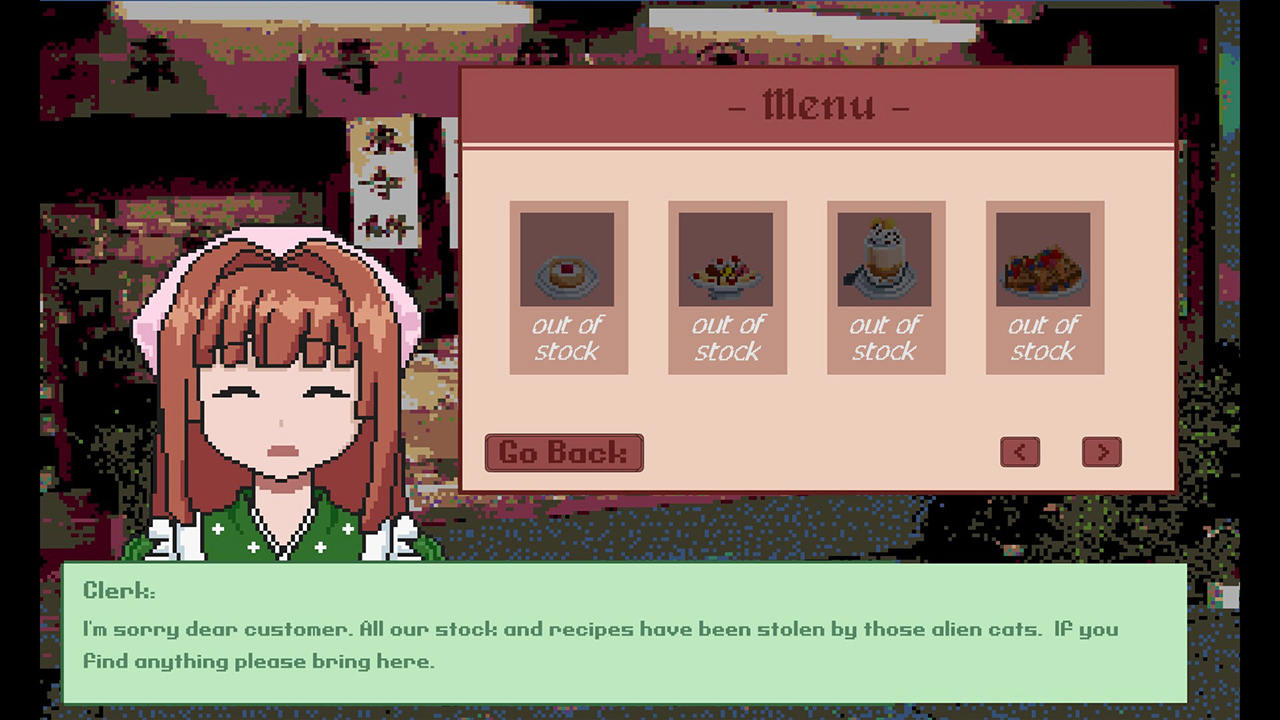
Task: Open the first out of stock item
Action: click(x=568, y=289)
